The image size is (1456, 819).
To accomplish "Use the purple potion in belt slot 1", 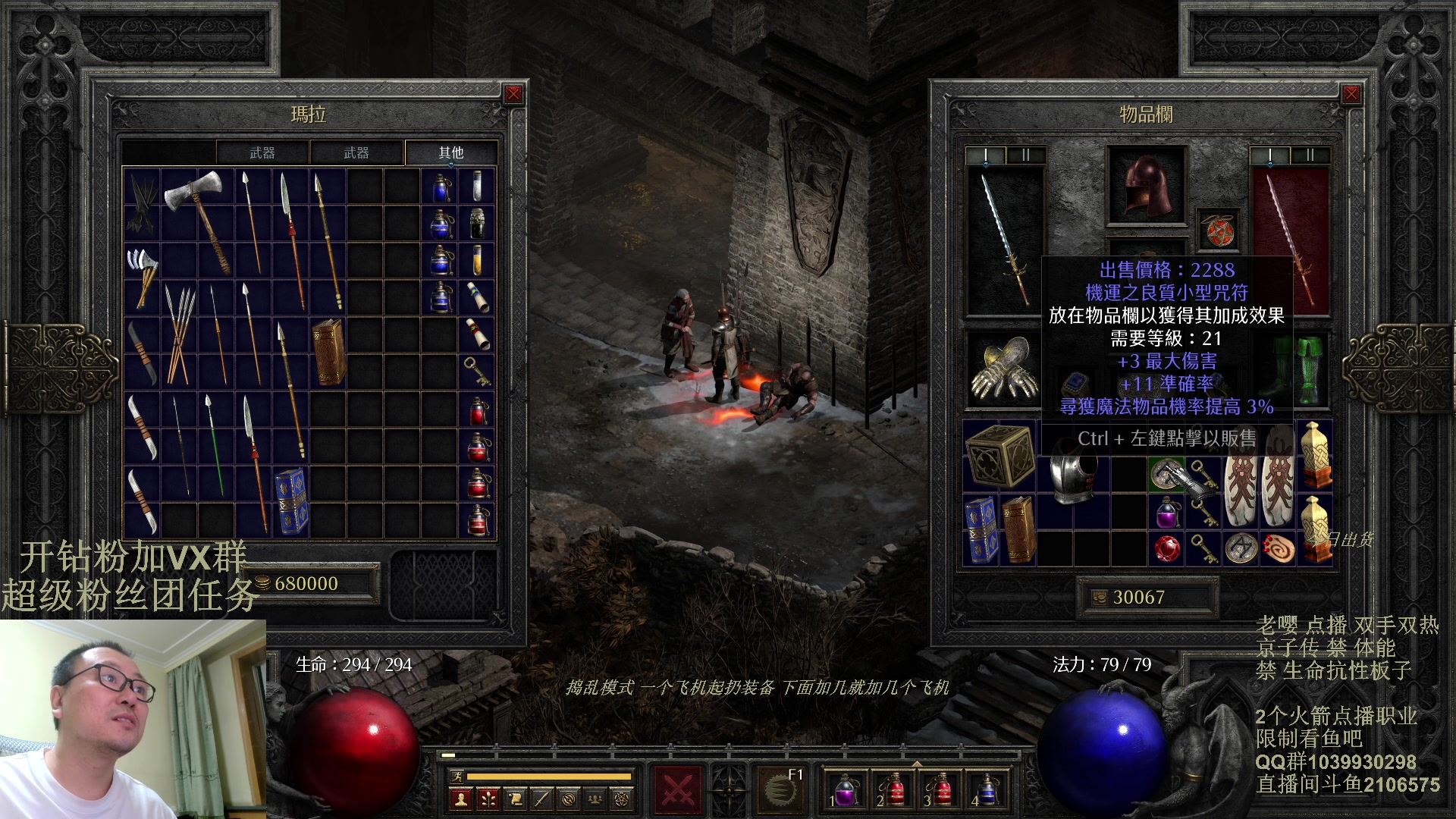I will click(x=844, y=789).
